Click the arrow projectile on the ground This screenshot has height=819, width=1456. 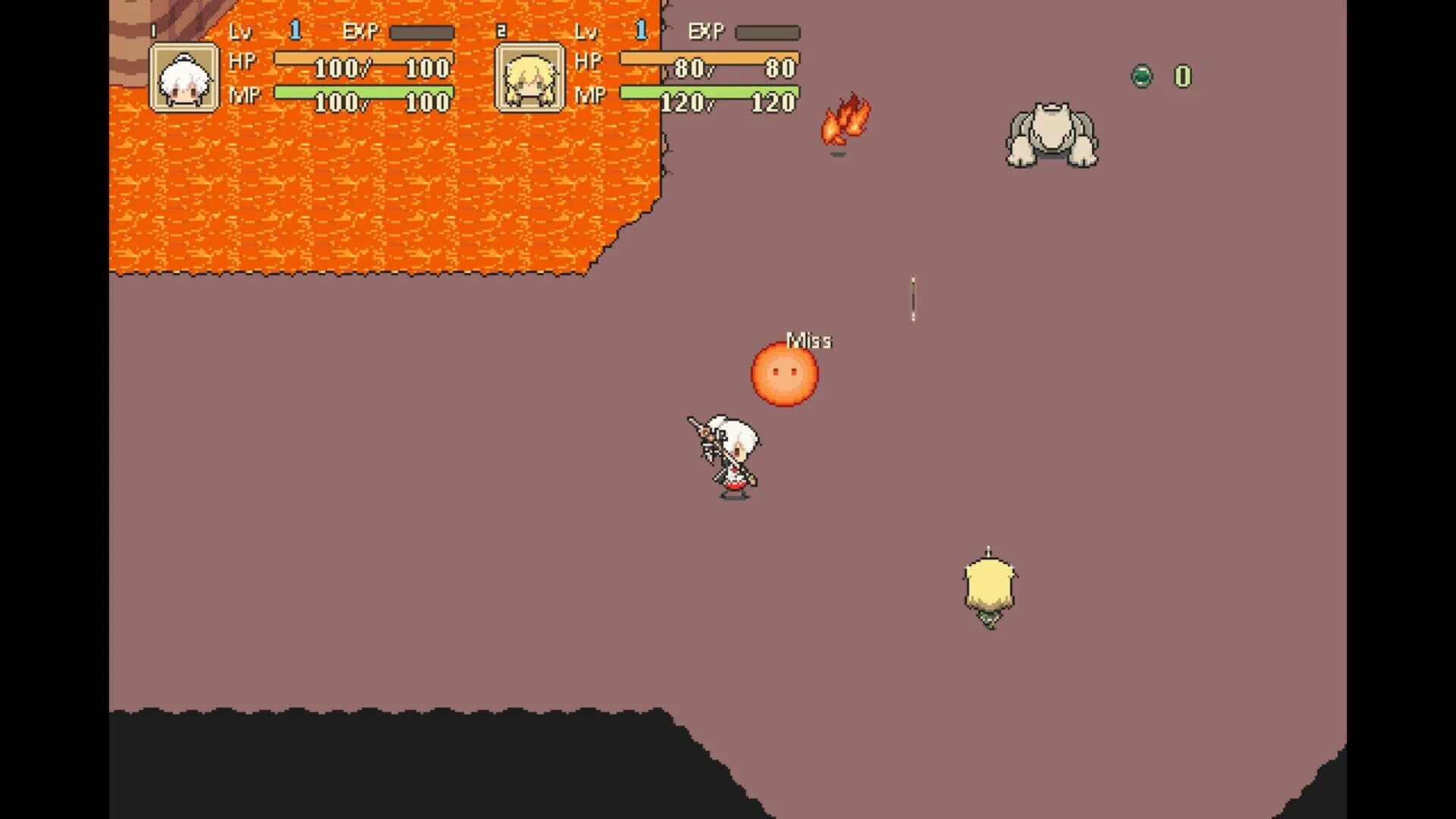coord(913,297)
